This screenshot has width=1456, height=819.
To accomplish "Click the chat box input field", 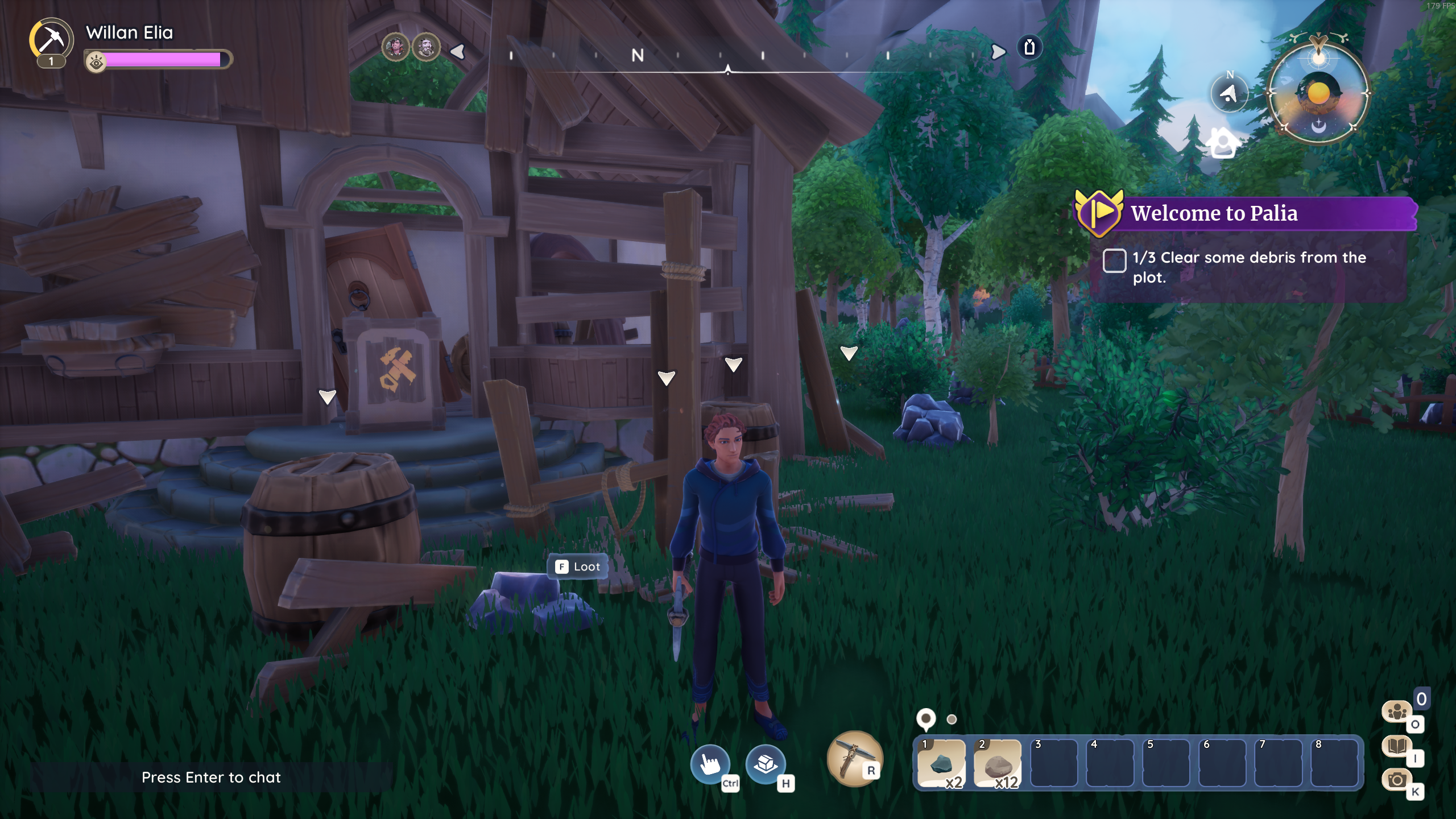I will (x=211, y=777).
